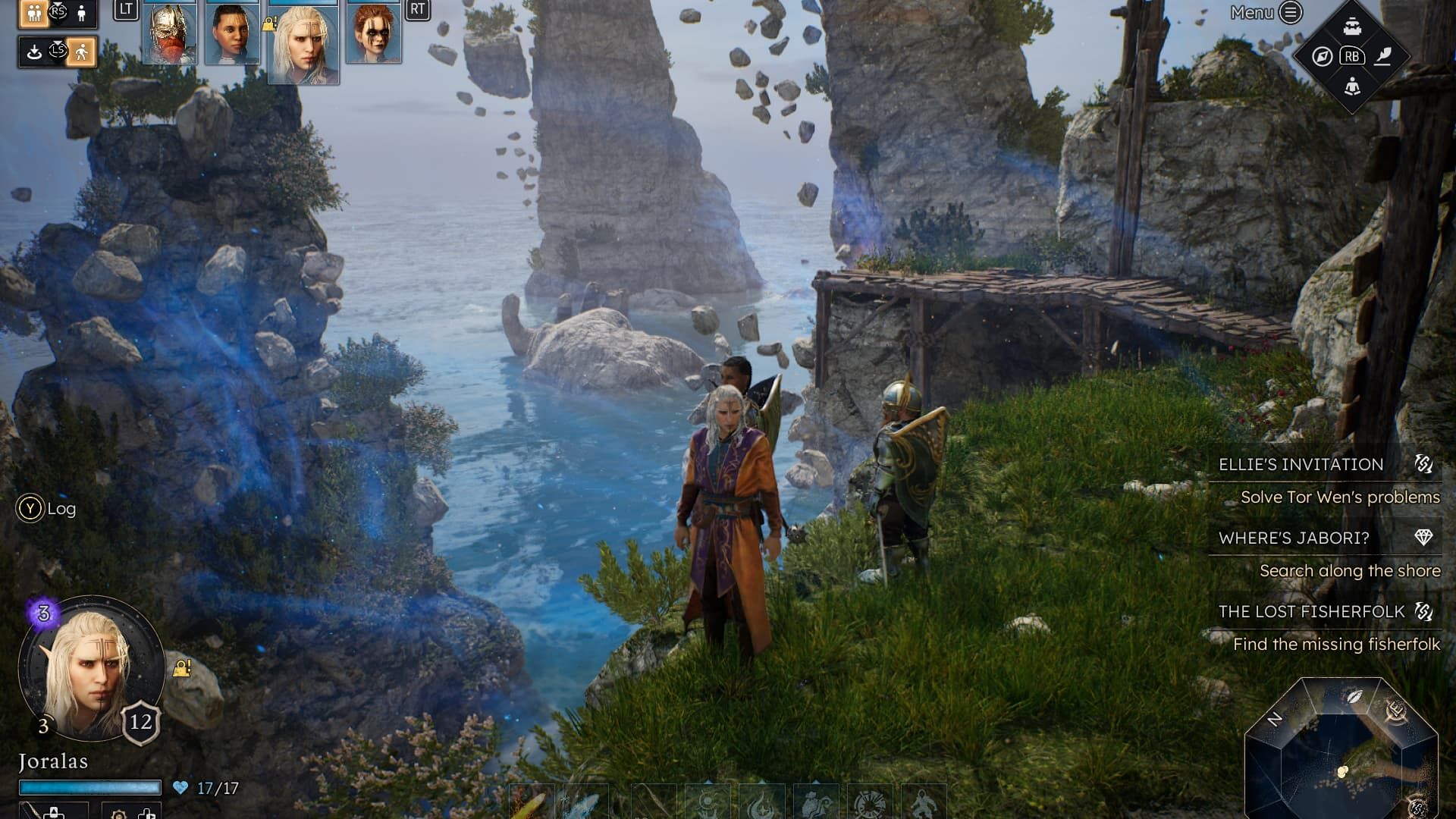
Task: Open the compass map icon
Action: [1322, 57]
